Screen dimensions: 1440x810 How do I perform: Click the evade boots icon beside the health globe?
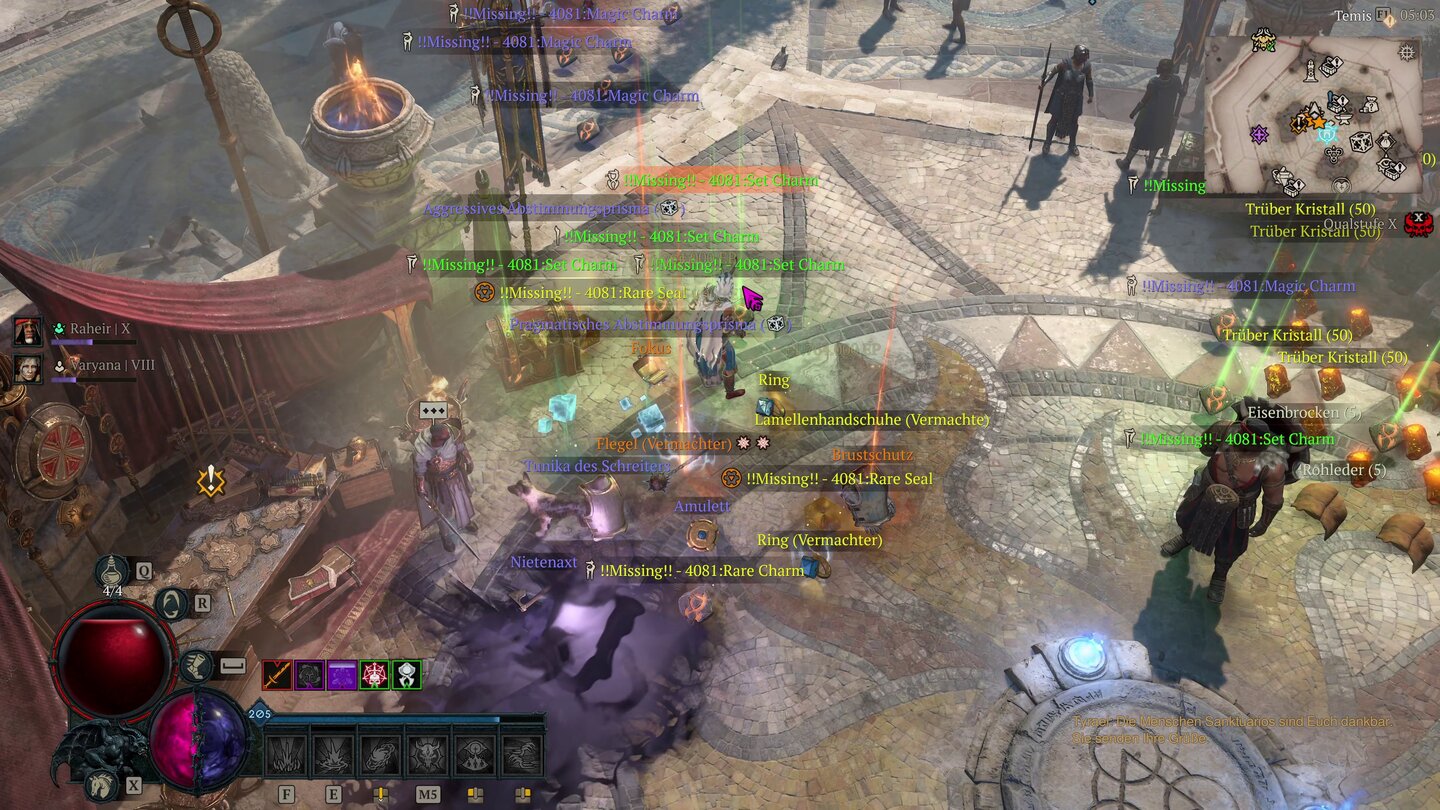click(x=196, y=663)
